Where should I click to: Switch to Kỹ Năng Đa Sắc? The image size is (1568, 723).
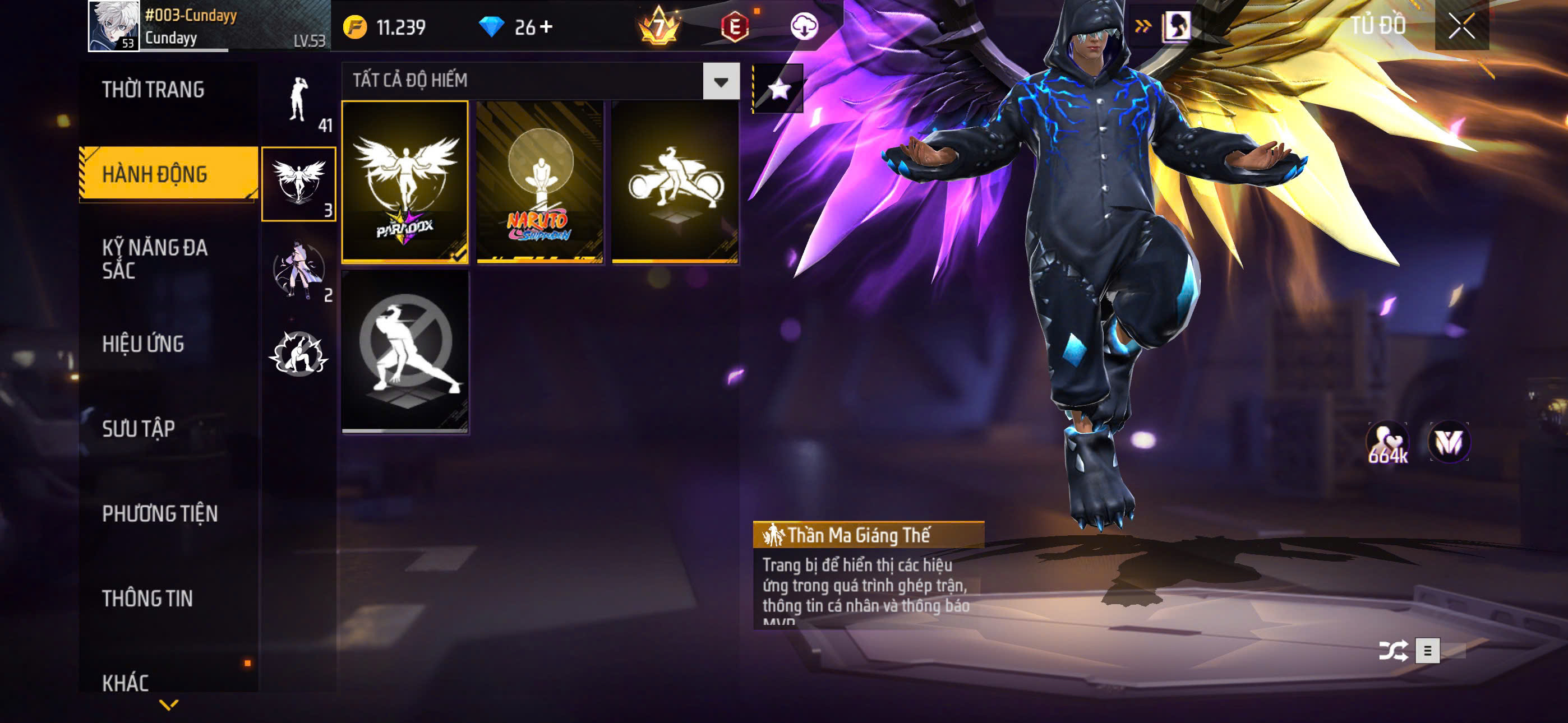tap(155, 258)
